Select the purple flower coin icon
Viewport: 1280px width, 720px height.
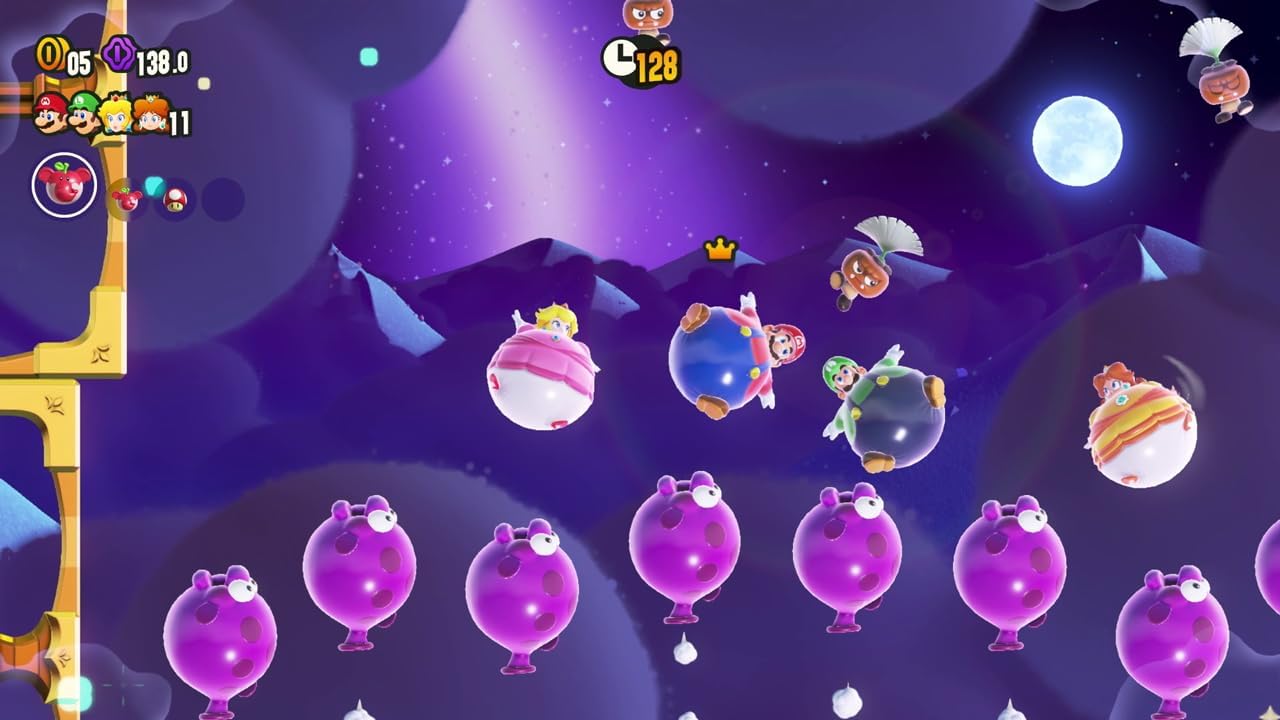[x=119, y=56]
